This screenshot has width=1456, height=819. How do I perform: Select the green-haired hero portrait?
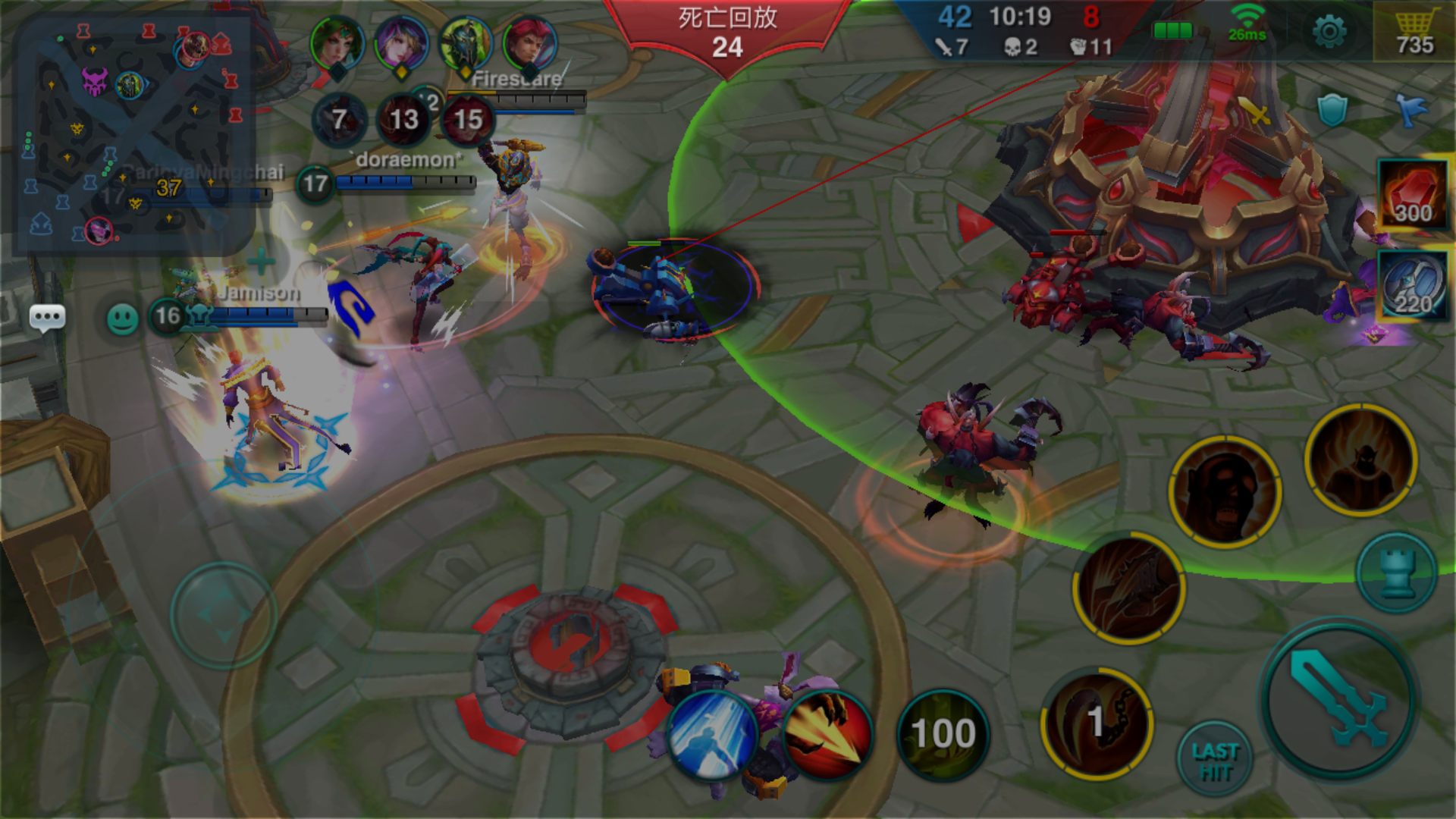[x=337, y=42]
